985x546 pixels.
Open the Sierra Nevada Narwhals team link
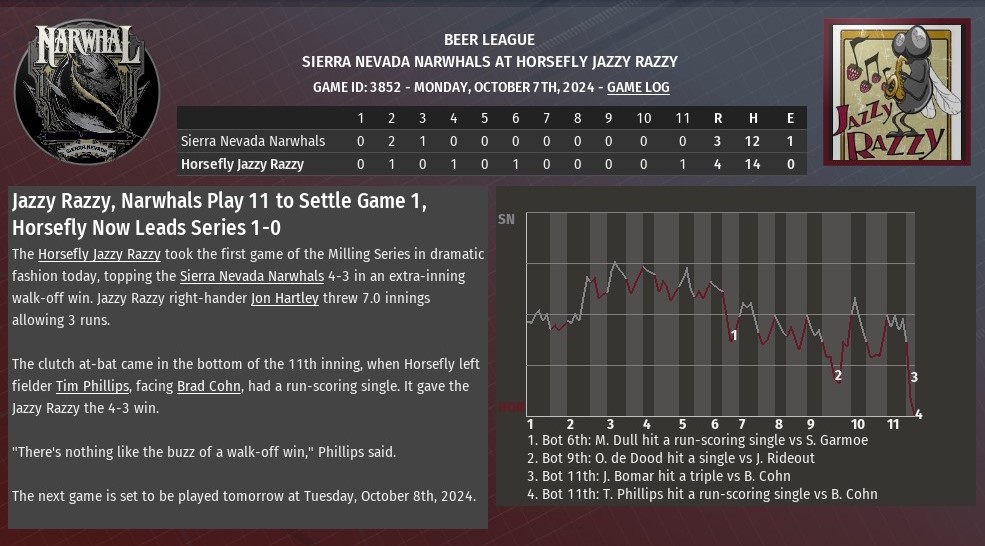[252, 276]
